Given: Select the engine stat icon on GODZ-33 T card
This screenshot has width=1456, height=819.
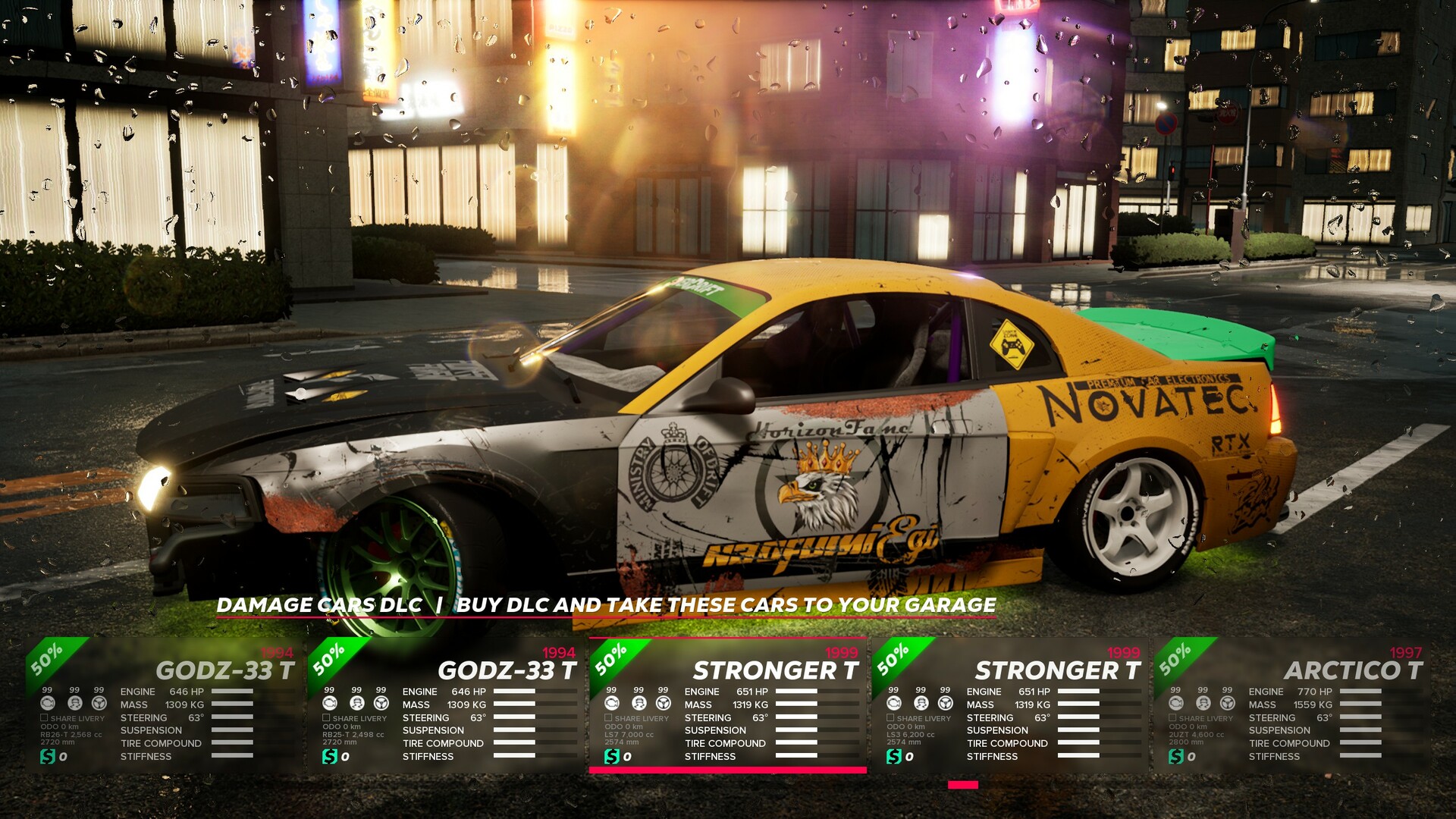Looking at the screenshot, I should click(x=49, y=702).
